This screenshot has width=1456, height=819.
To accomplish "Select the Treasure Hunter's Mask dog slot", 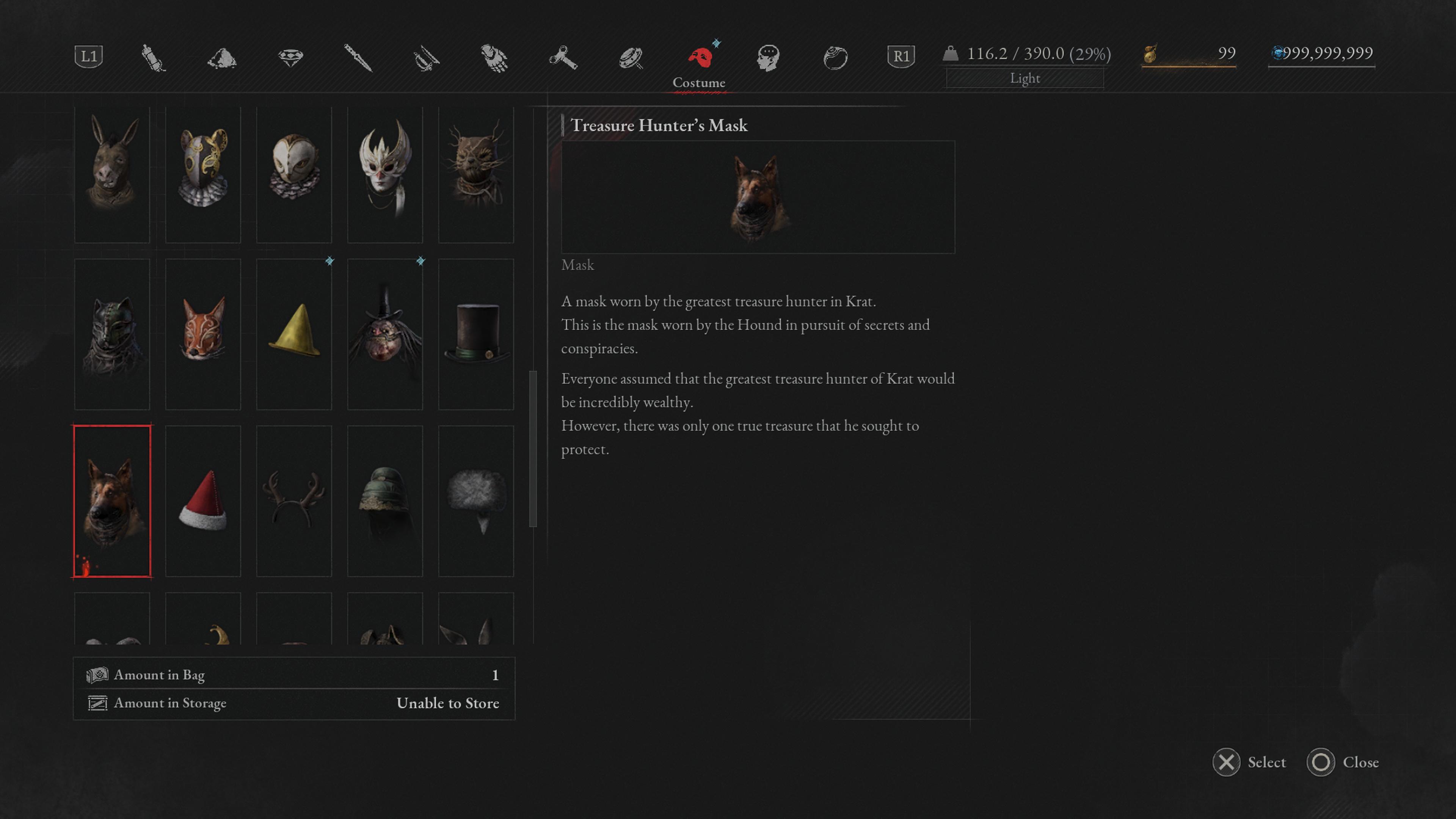I will [x=112, y=501].
